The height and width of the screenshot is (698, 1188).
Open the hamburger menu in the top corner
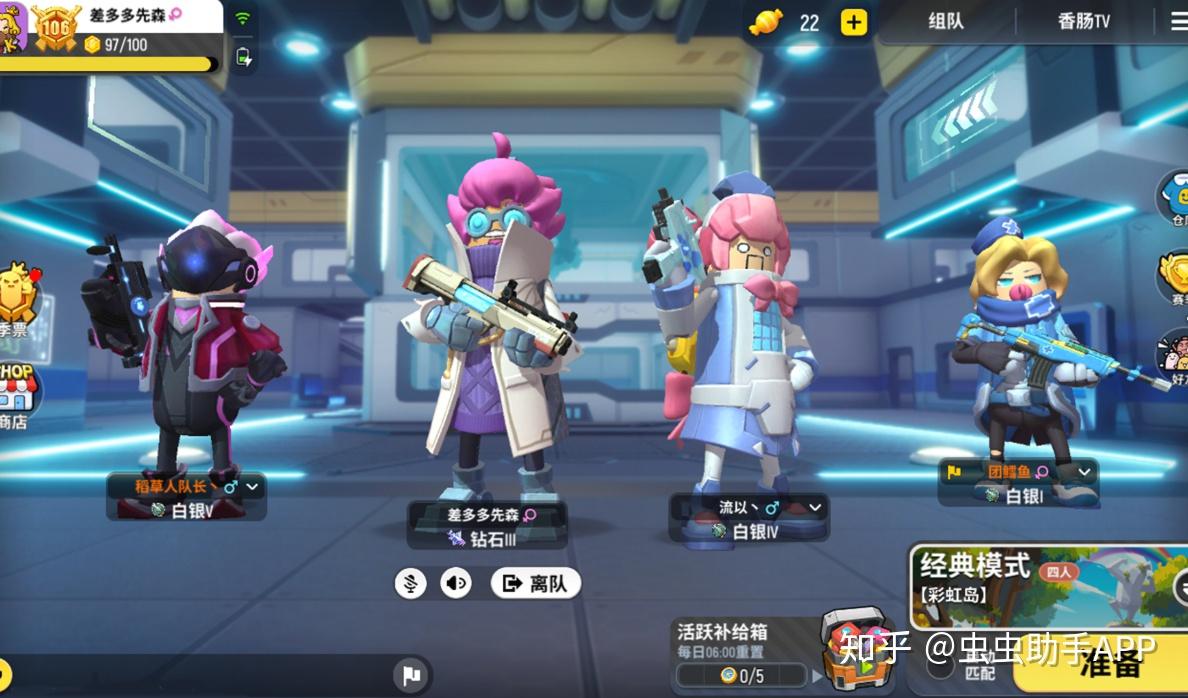tap(1178, 22)
